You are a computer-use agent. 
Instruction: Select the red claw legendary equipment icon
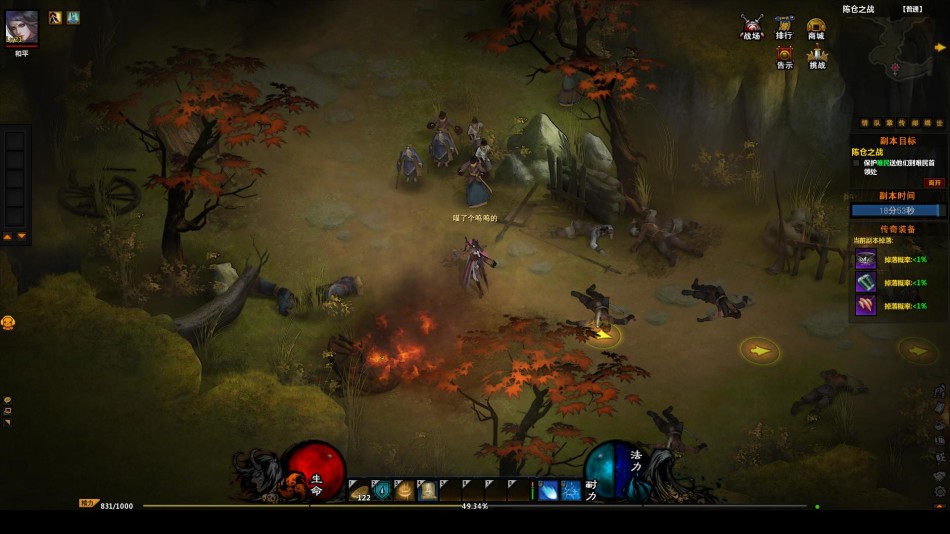(x=865, y=305)
